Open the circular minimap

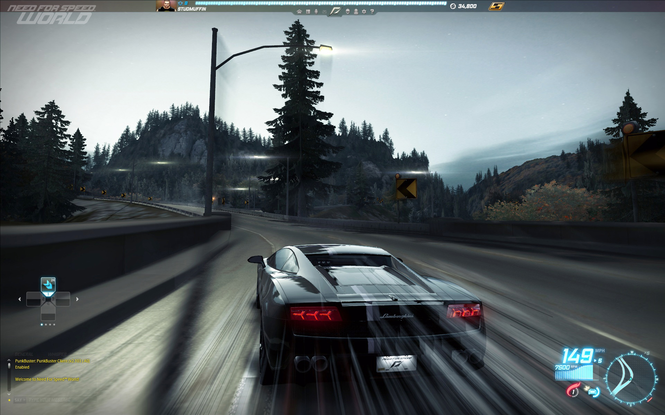(x=631, y=376)
